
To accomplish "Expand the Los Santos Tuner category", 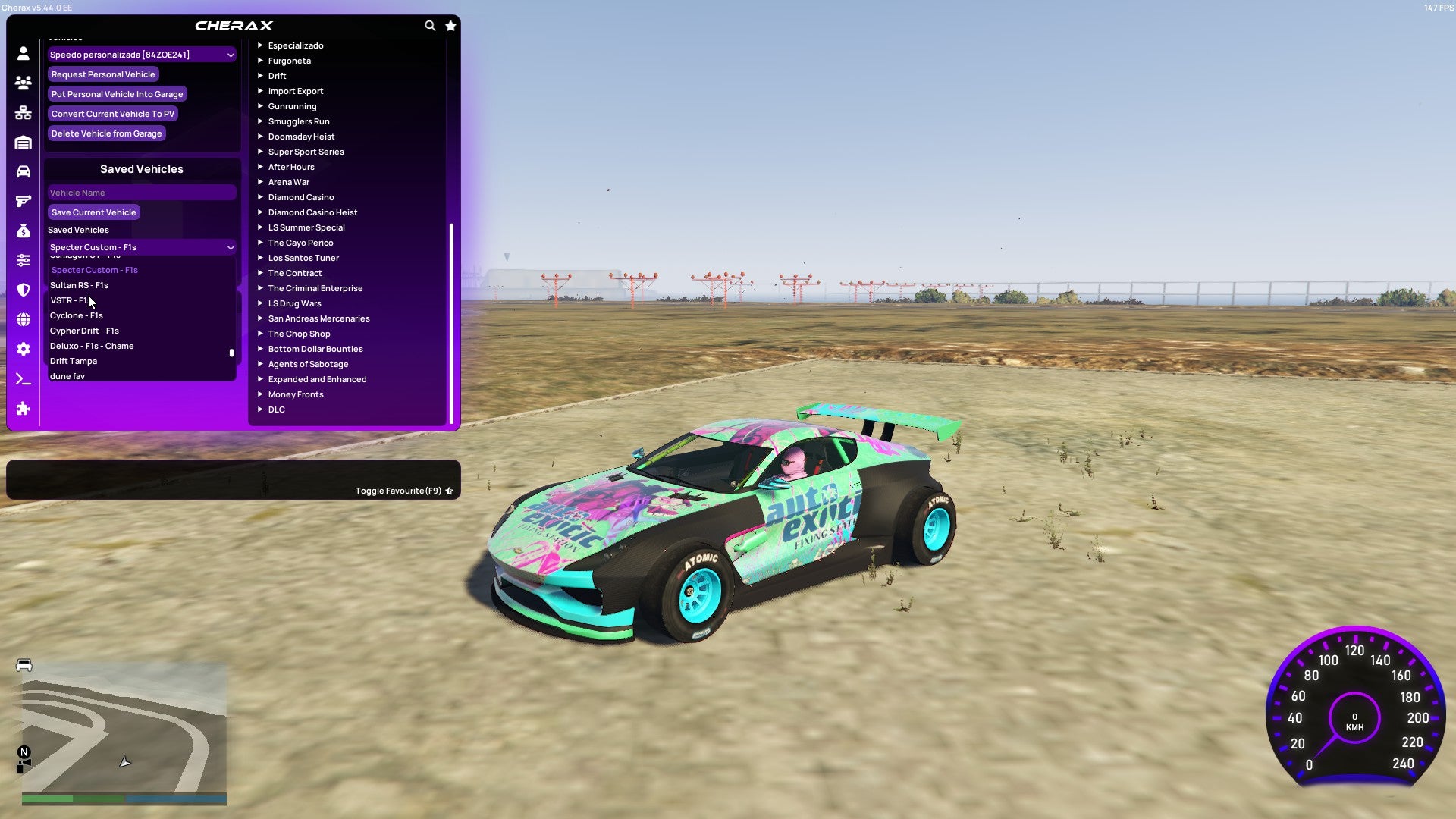I will (x=303, y=258).
